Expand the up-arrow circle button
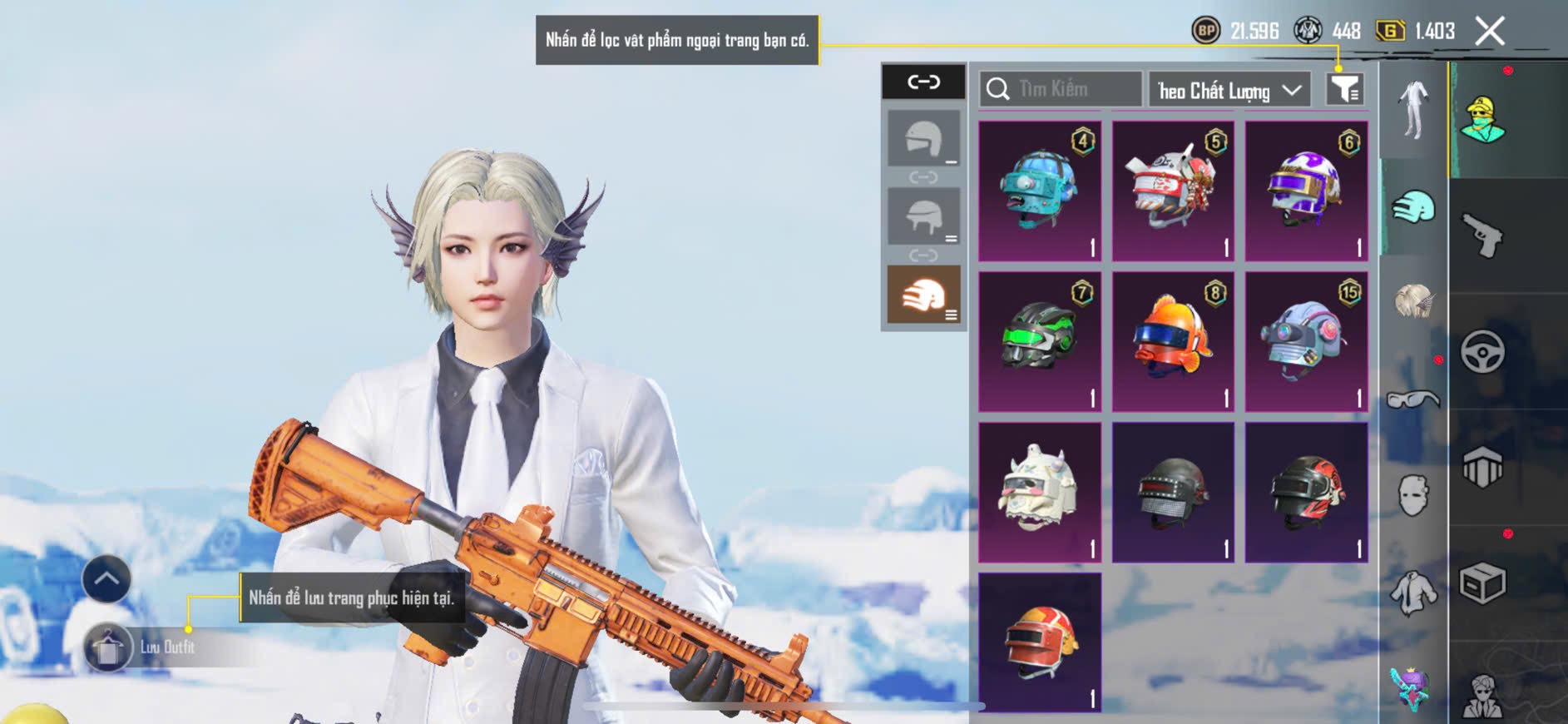 click(x=106, y=579)
